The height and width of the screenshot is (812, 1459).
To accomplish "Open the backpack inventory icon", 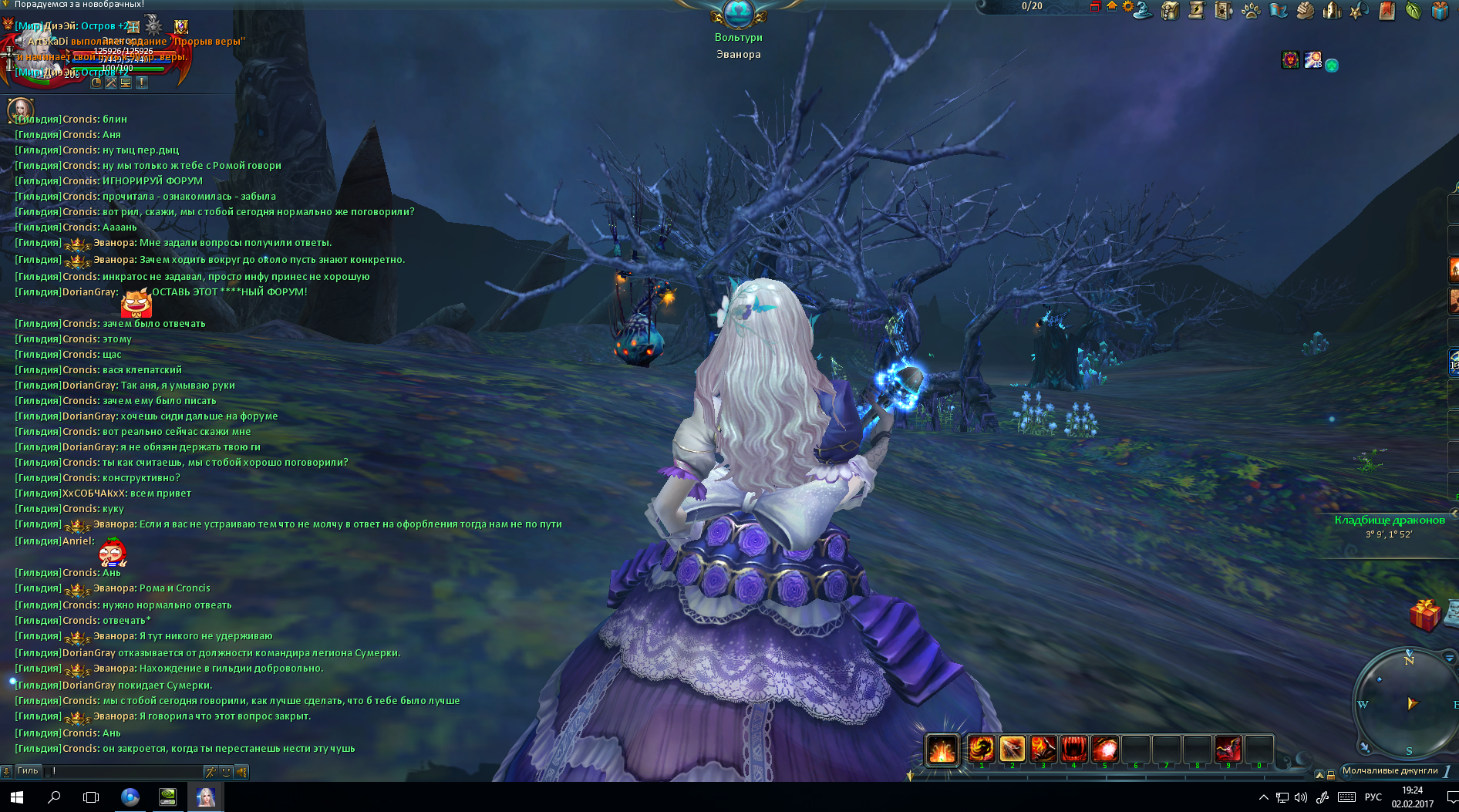I will 1170,11.
